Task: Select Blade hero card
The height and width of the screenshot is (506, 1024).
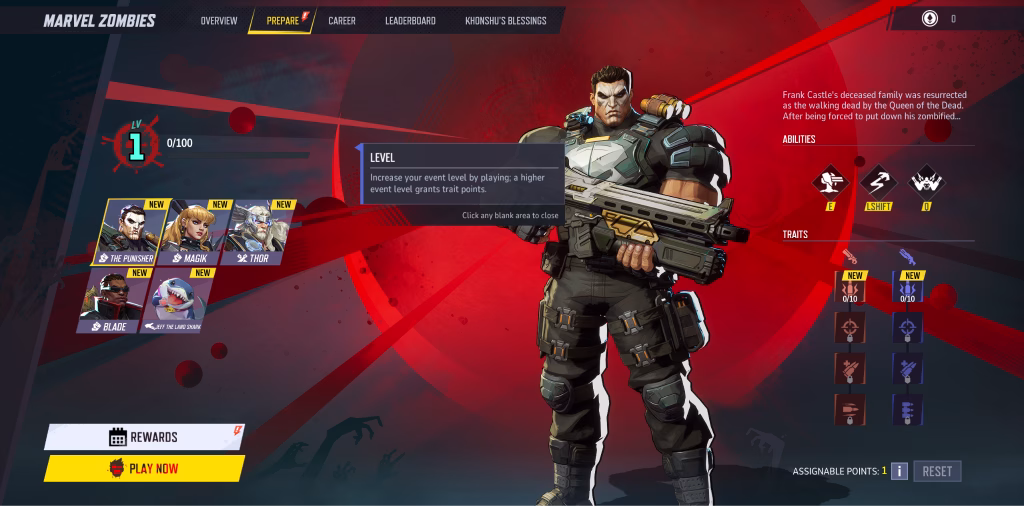Action: 114,300
